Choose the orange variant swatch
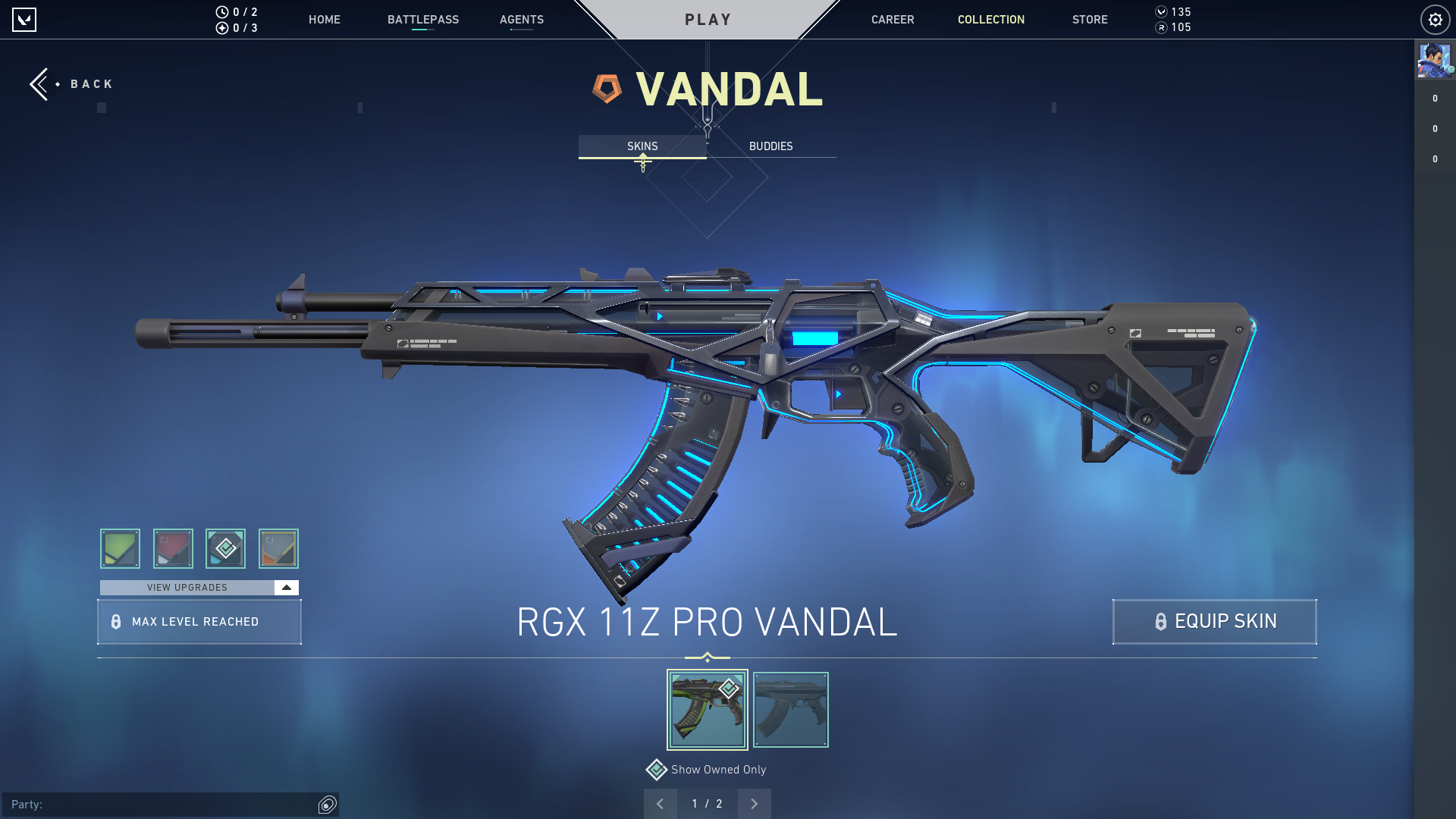This screenshot has width=1456, height=819. point(278,548)
